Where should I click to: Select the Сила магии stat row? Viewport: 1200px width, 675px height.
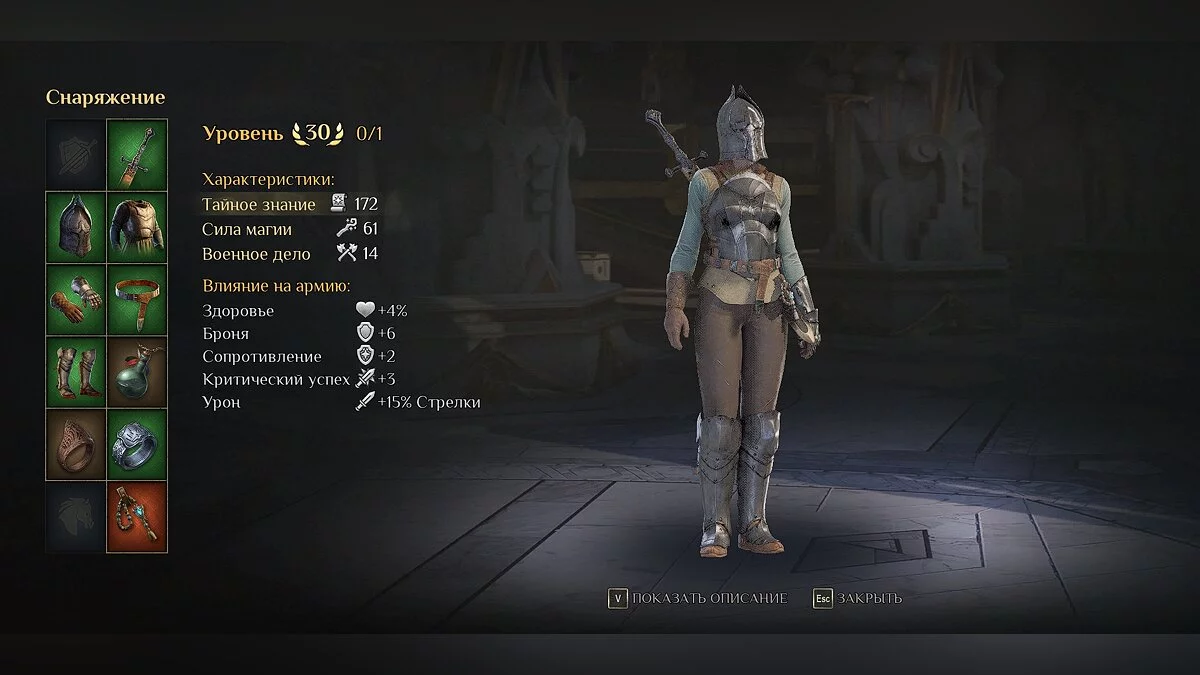pos(289,229)
